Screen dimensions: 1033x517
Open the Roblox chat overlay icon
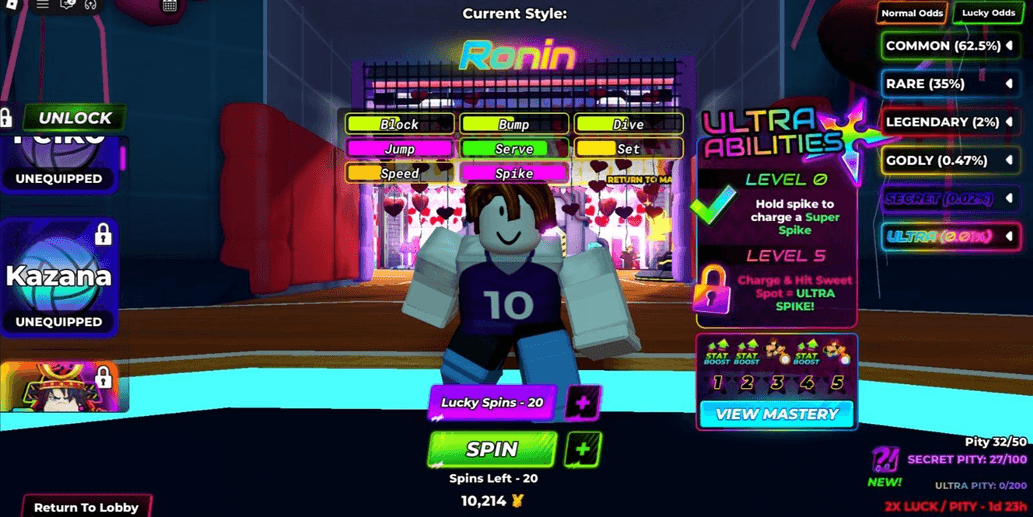click(x=68, y=5)
